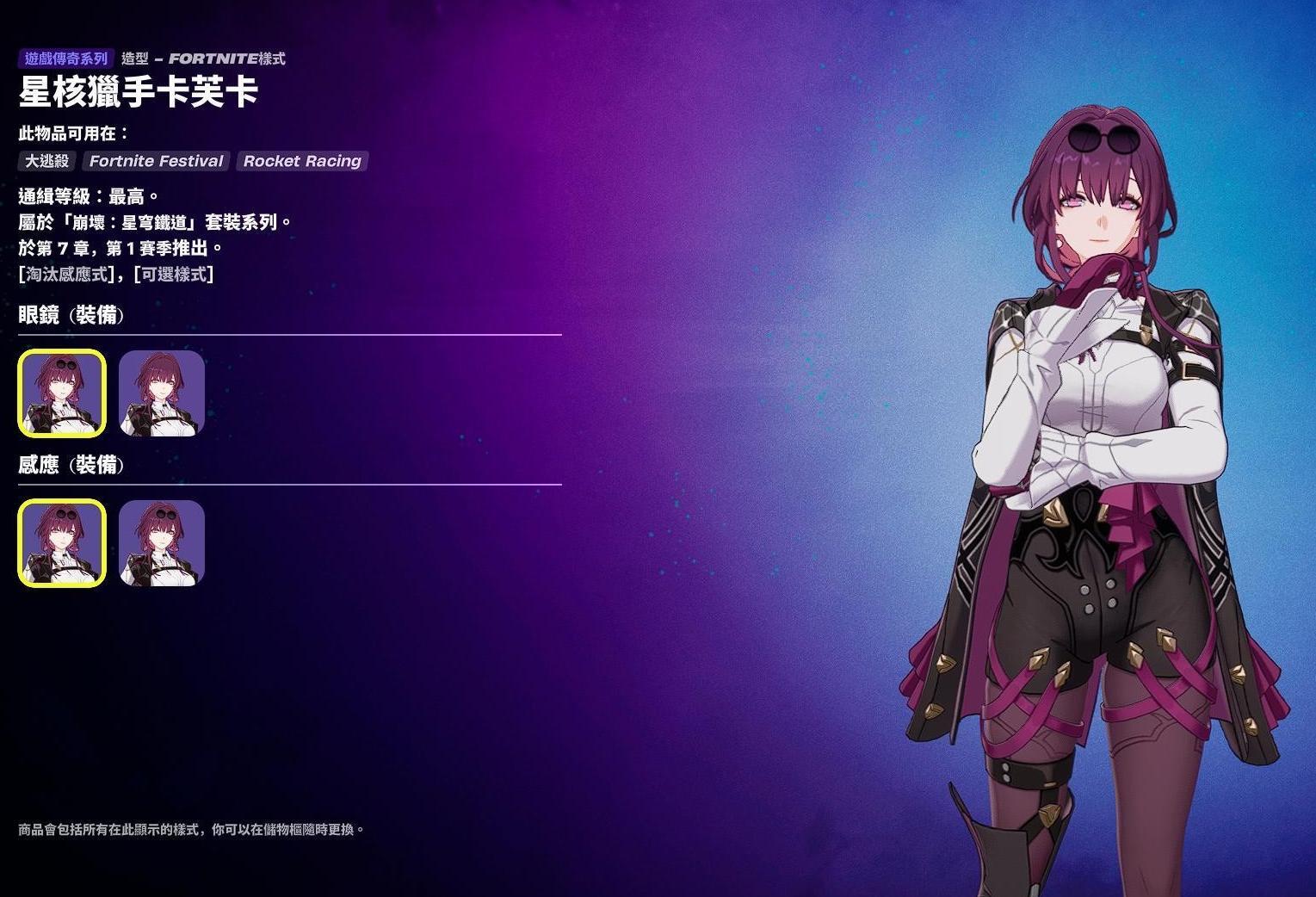Click the 大逃殺 mode tag
The width and height of the screenshot is (1316, 897).
(47, 161)
